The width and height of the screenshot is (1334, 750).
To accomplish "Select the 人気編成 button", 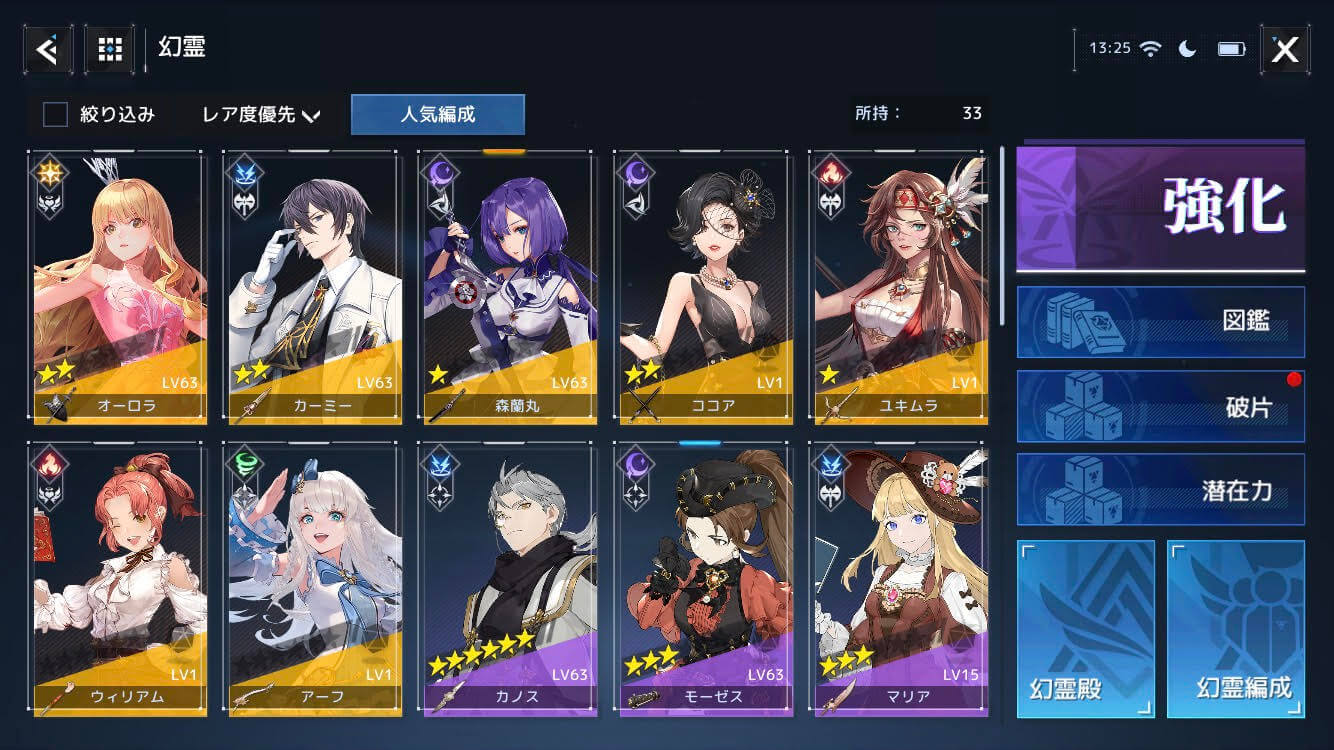I will [x=437, y=115].
